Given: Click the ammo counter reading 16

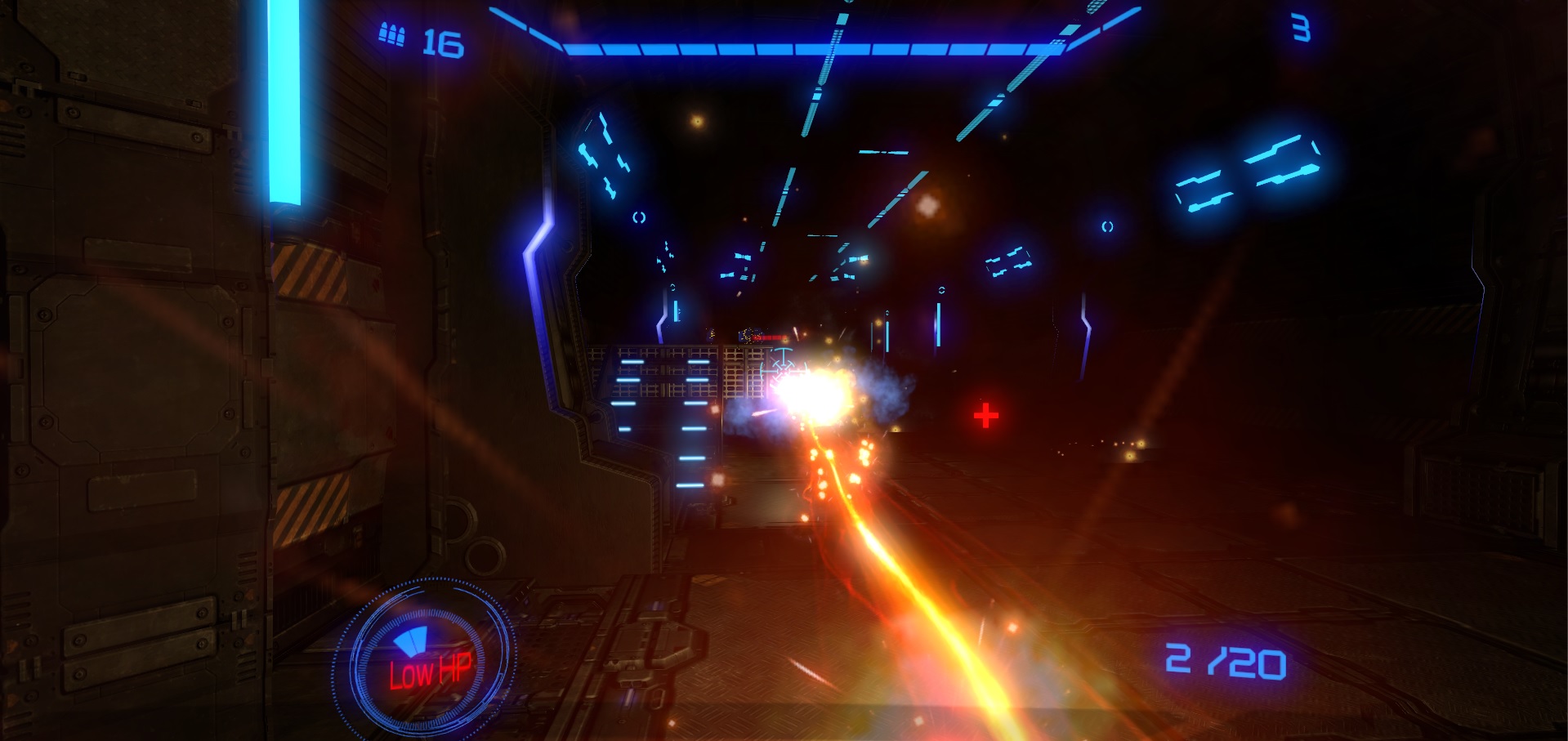Looking at the screenshot, I should point(444,41).
